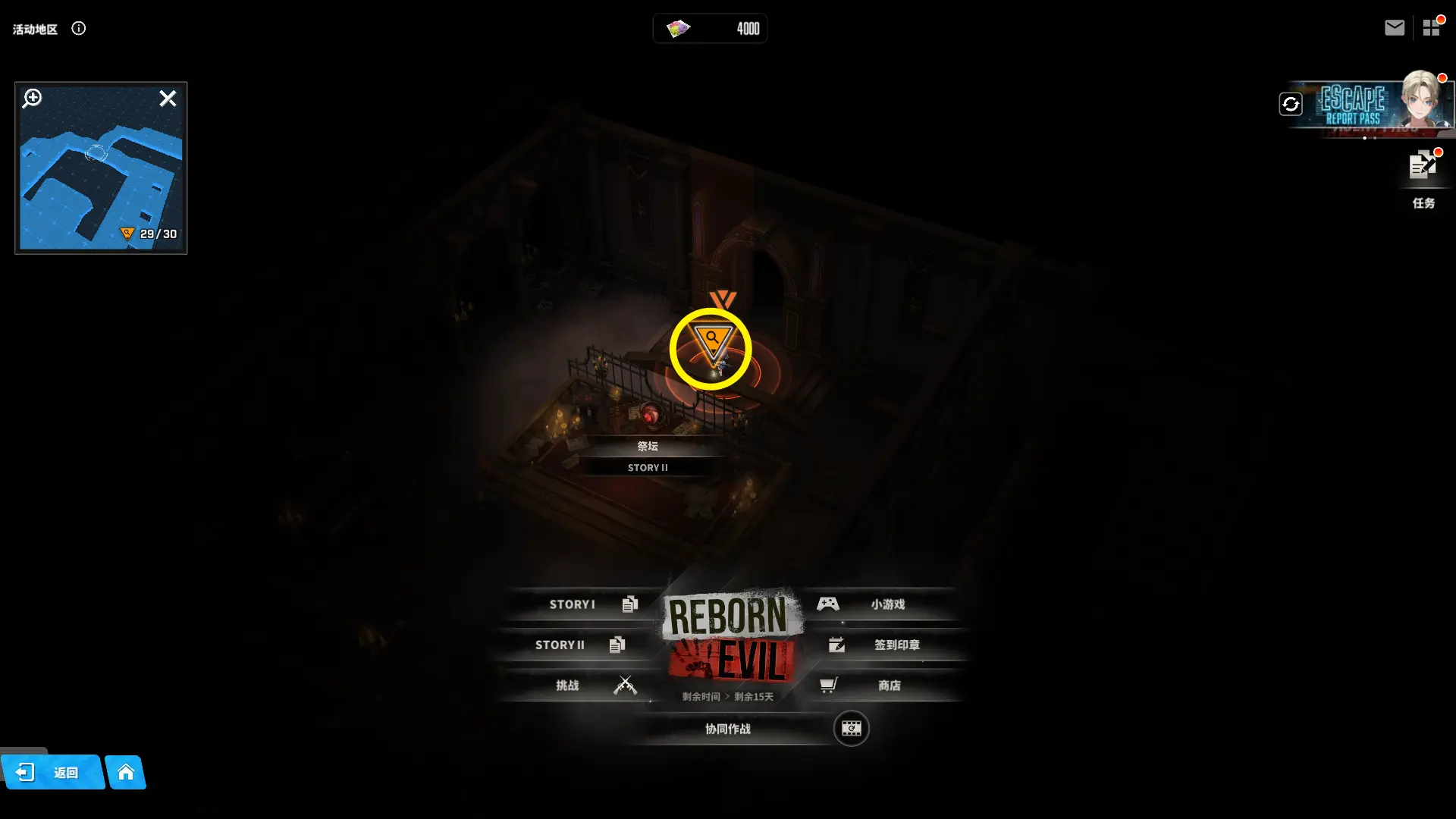Open the mailbox
Image resolution: width=1456 pixels, height=819 pixels.
tap(1395, 28)
